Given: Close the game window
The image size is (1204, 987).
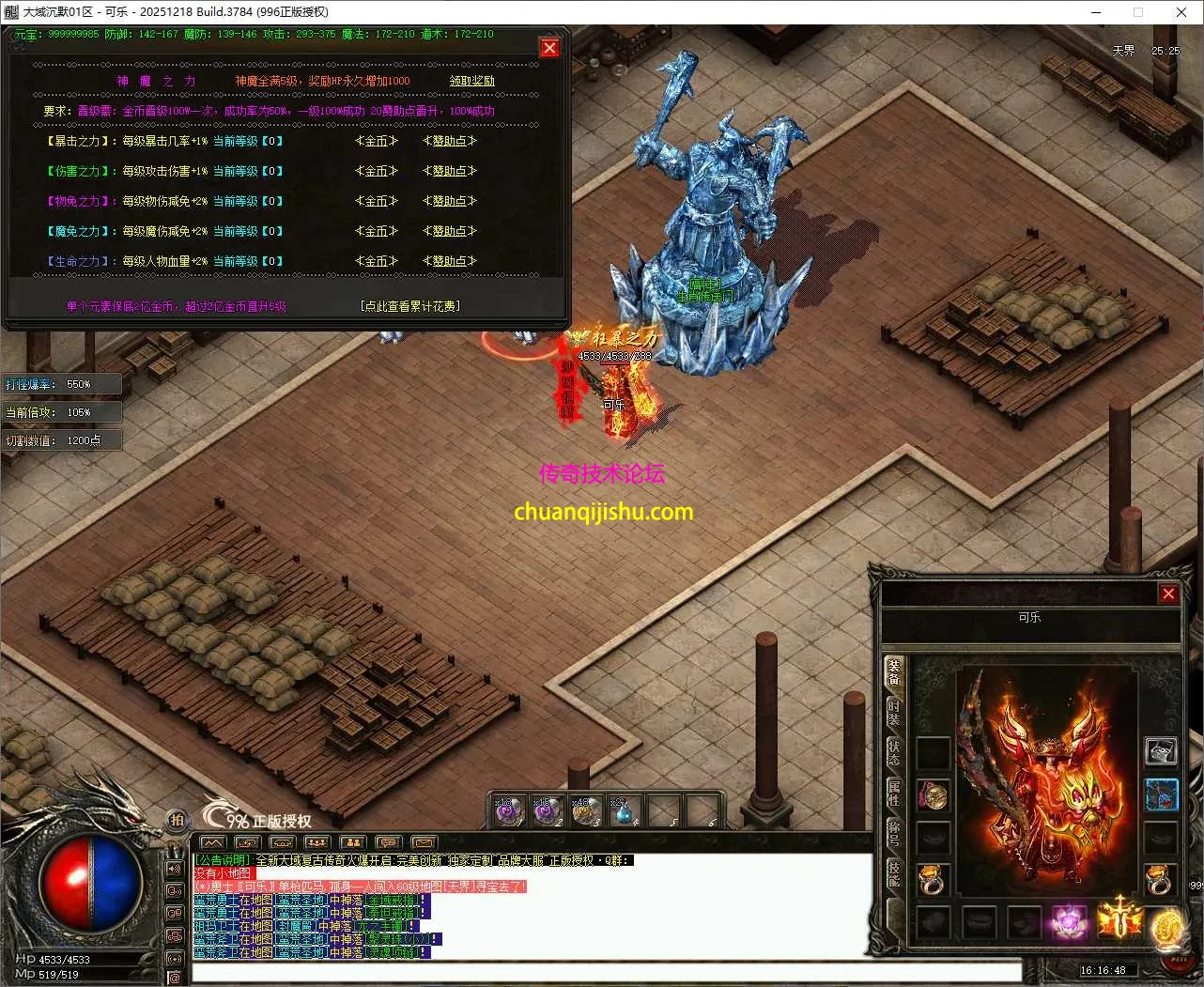Looking at the screenshot, I should 1181,12.
